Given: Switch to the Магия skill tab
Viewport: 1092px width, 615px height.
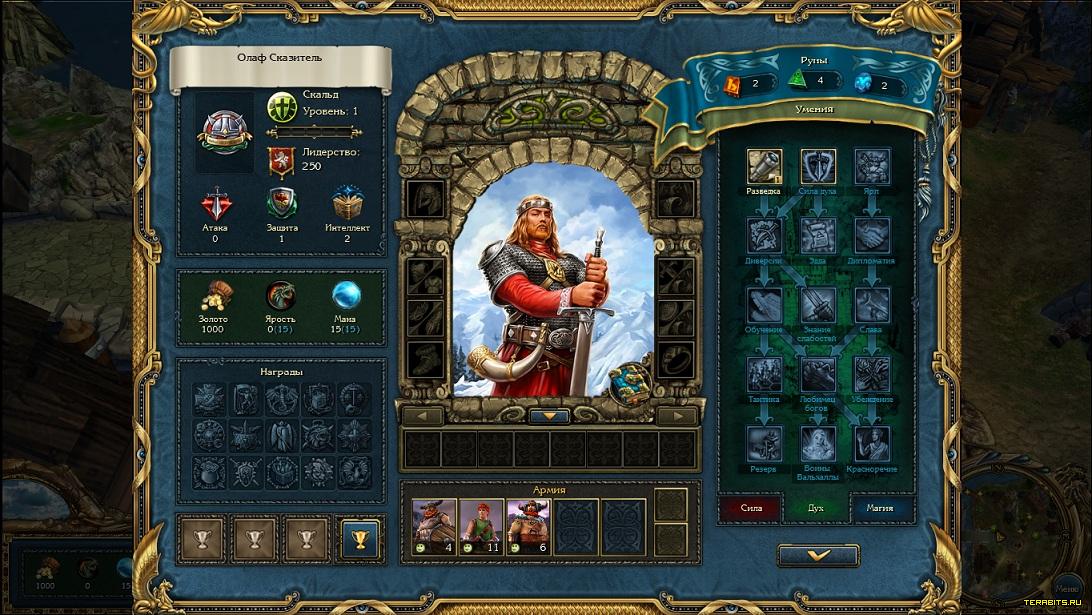Looking at the screenshot, I should coord(880,508).
